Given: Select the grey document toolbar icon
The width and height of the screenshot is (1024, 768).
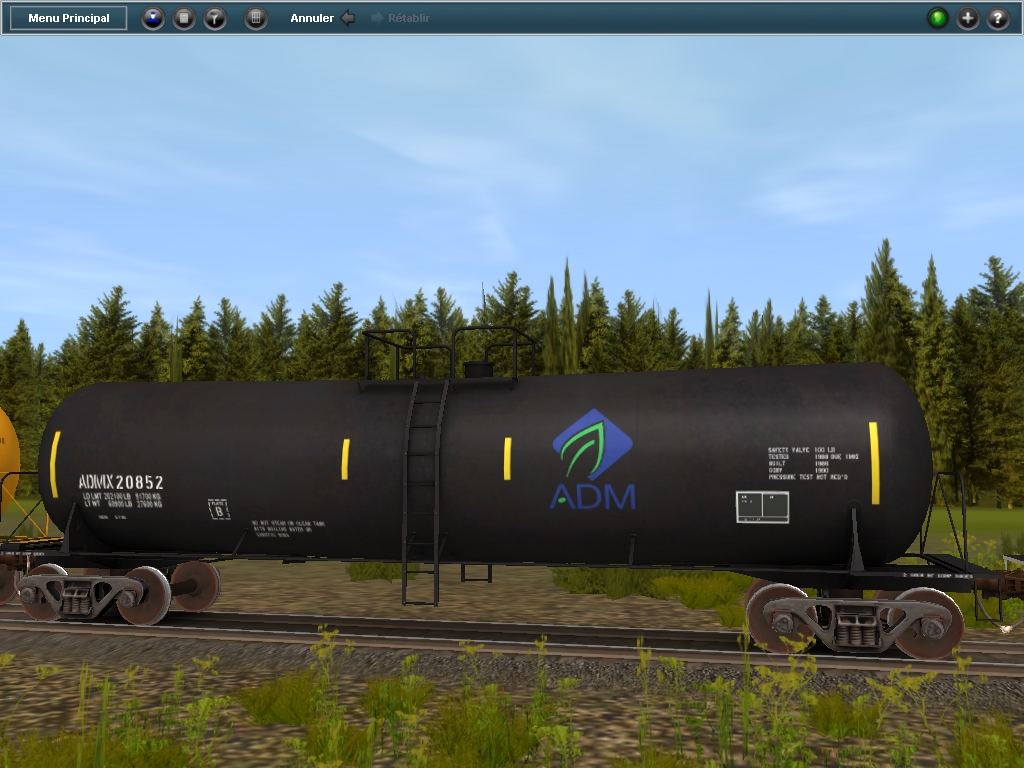Looking at the screenshot, I should pos(184,18).
